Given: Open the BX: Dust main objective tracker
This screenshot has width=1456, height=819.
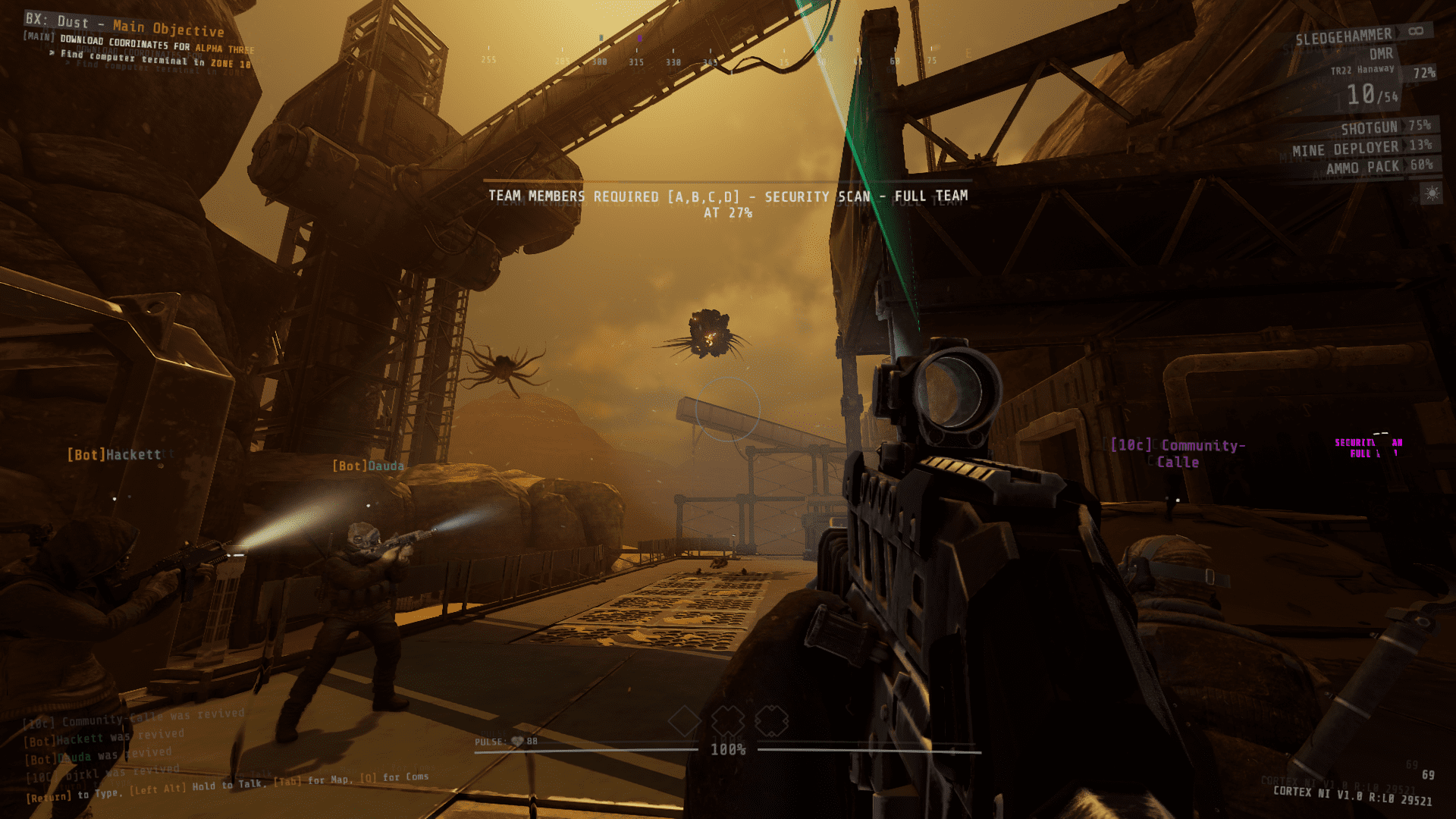Looking at the screenshot, I should click(x=125, y=27).
